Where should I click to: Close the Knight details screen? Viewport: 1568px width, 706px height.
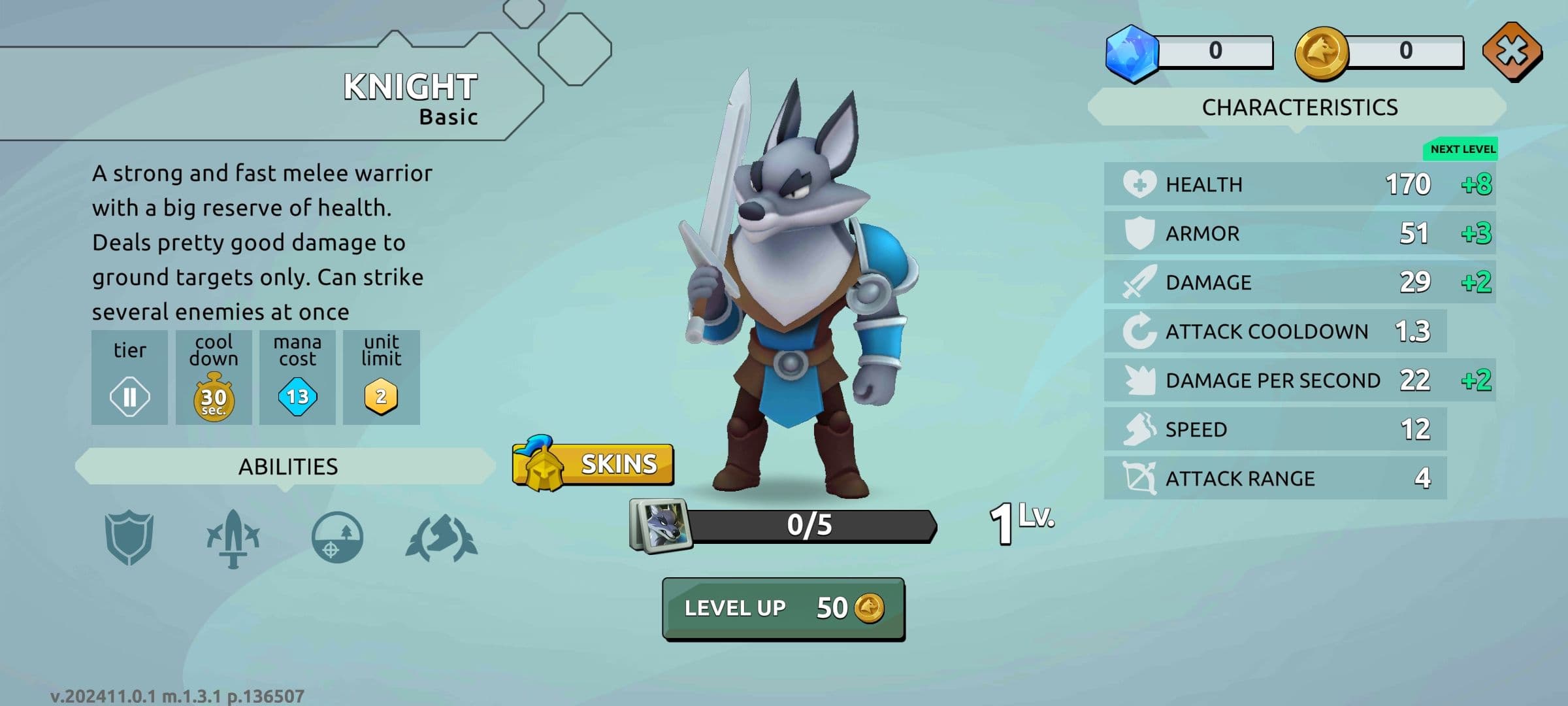(1512, 52)
